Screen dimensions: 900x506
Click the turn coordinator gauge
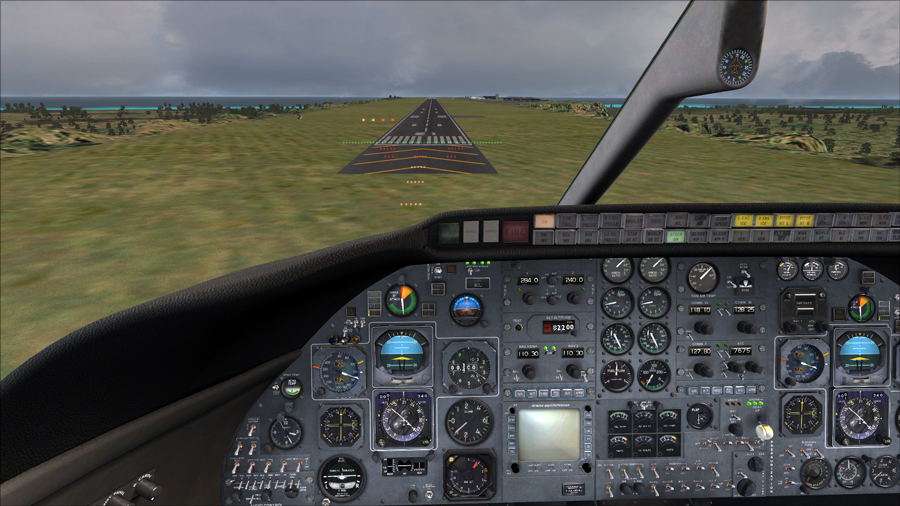pos(341,477)
